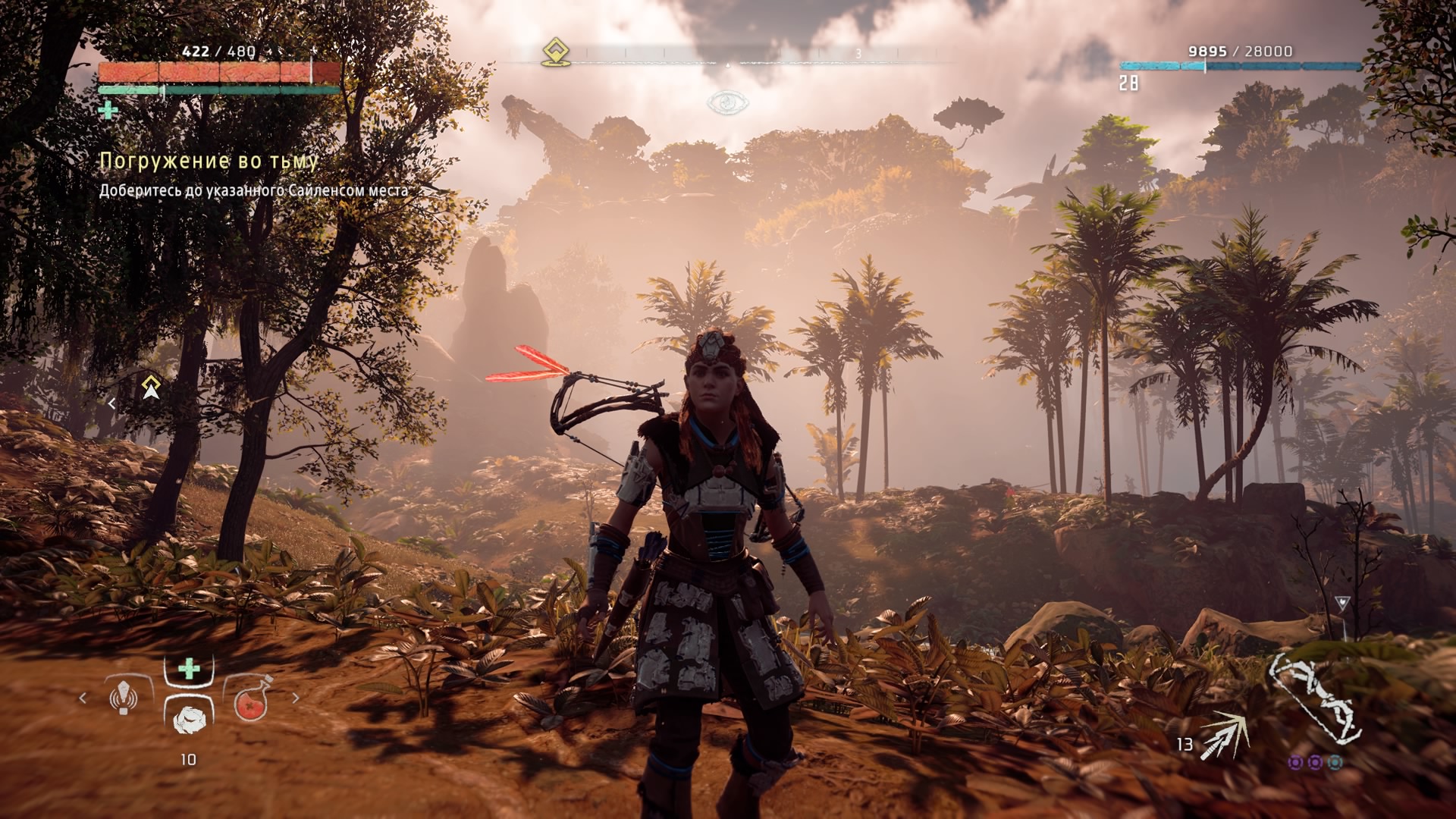Use the green medicine pouch cross under health
The image size is (1456, 819).
click(x=108, y=111)
